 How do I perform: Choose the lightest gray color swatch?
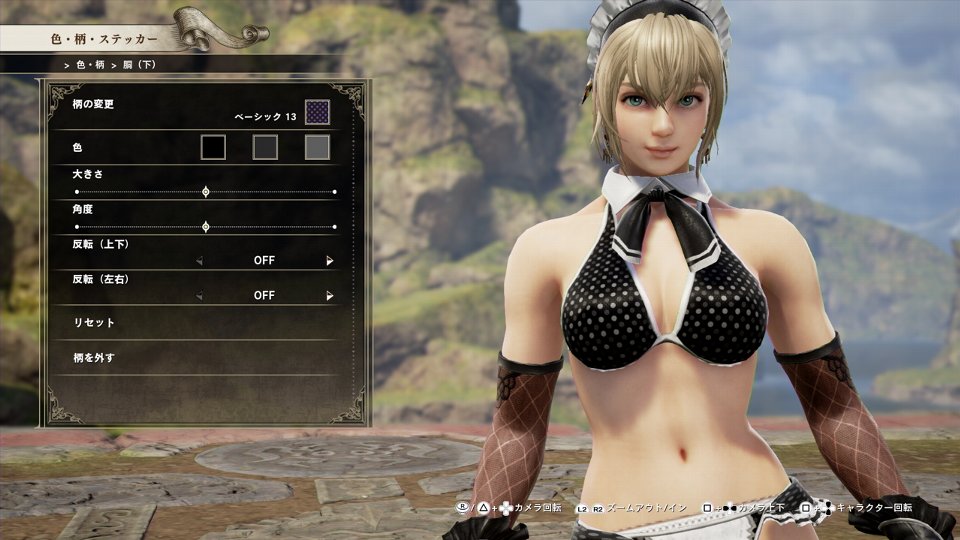tap(317, 148)
